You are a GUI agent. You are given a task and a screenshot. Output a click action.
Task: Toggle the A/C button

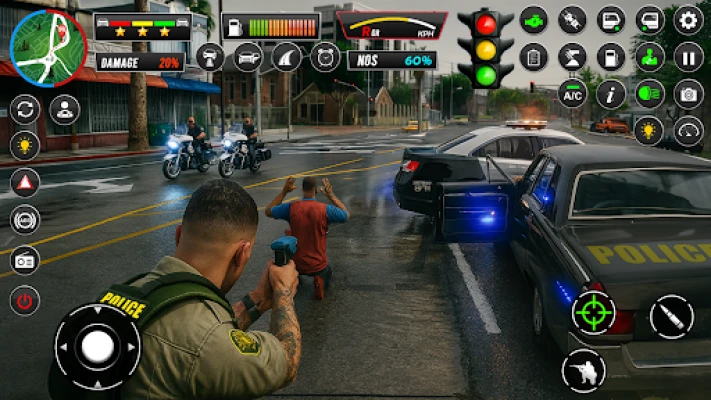[572, 94]
